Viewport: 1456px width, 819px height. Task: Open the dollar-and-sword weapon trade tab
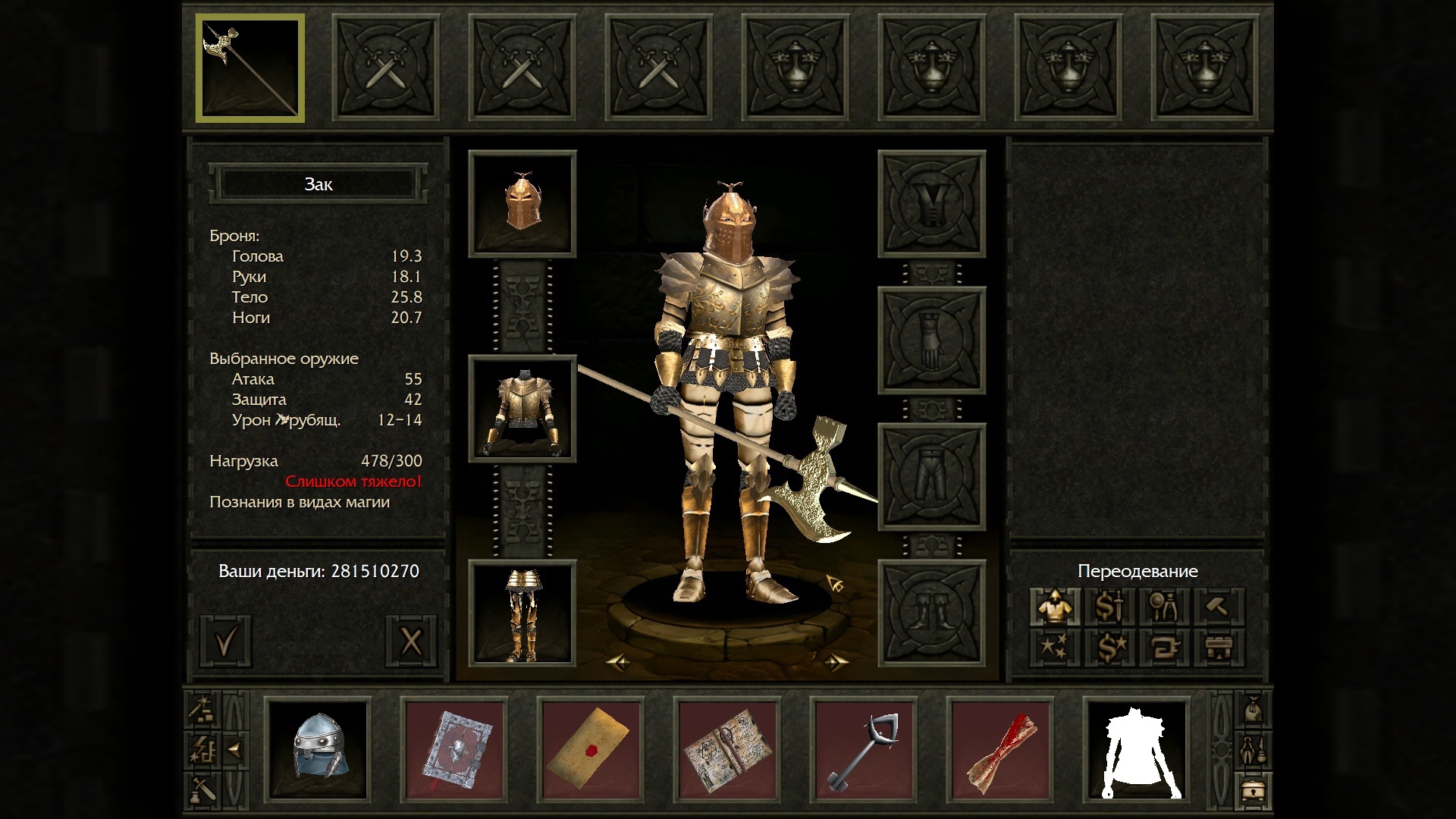pyautogui.click(x=1109, y=607)
